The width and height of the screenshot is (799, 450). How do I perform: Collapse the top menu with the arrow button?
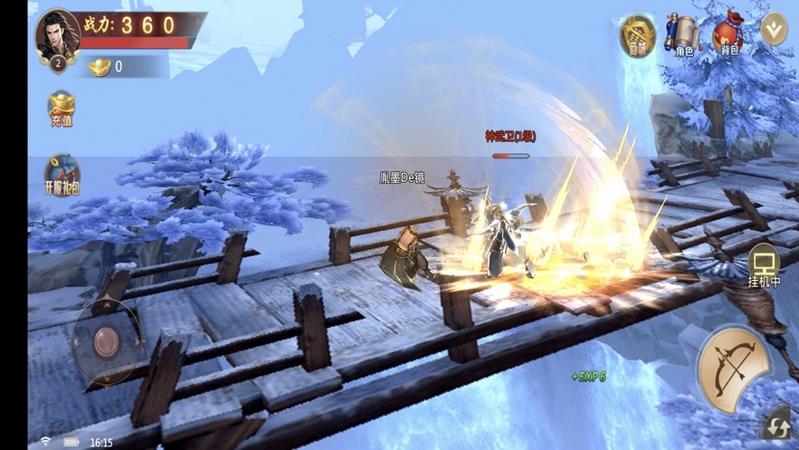(x=774, y=29)
